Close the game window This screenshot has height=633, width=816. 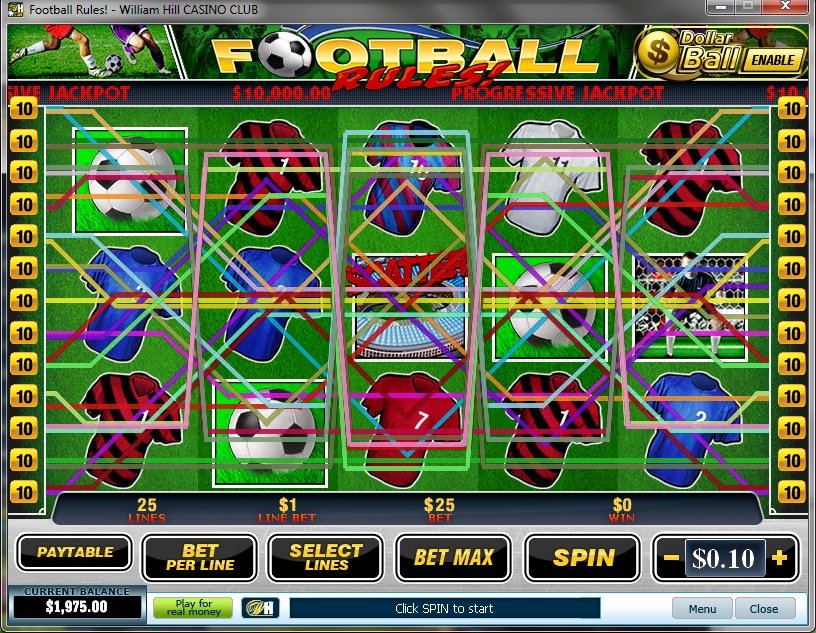click(x=784, y=8)
